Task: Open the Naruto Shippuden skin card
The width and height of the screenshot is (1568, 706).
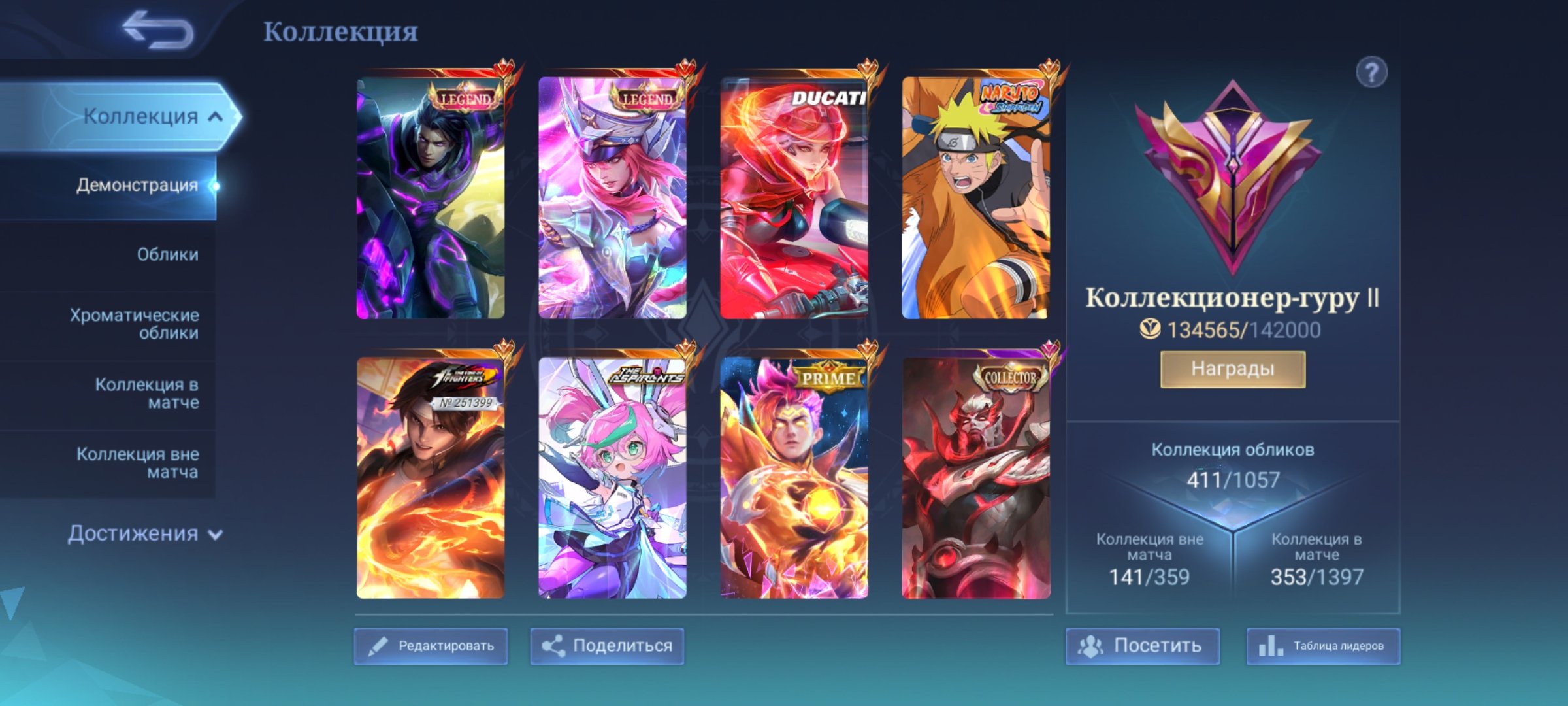Action: click(x=973, y=196)
